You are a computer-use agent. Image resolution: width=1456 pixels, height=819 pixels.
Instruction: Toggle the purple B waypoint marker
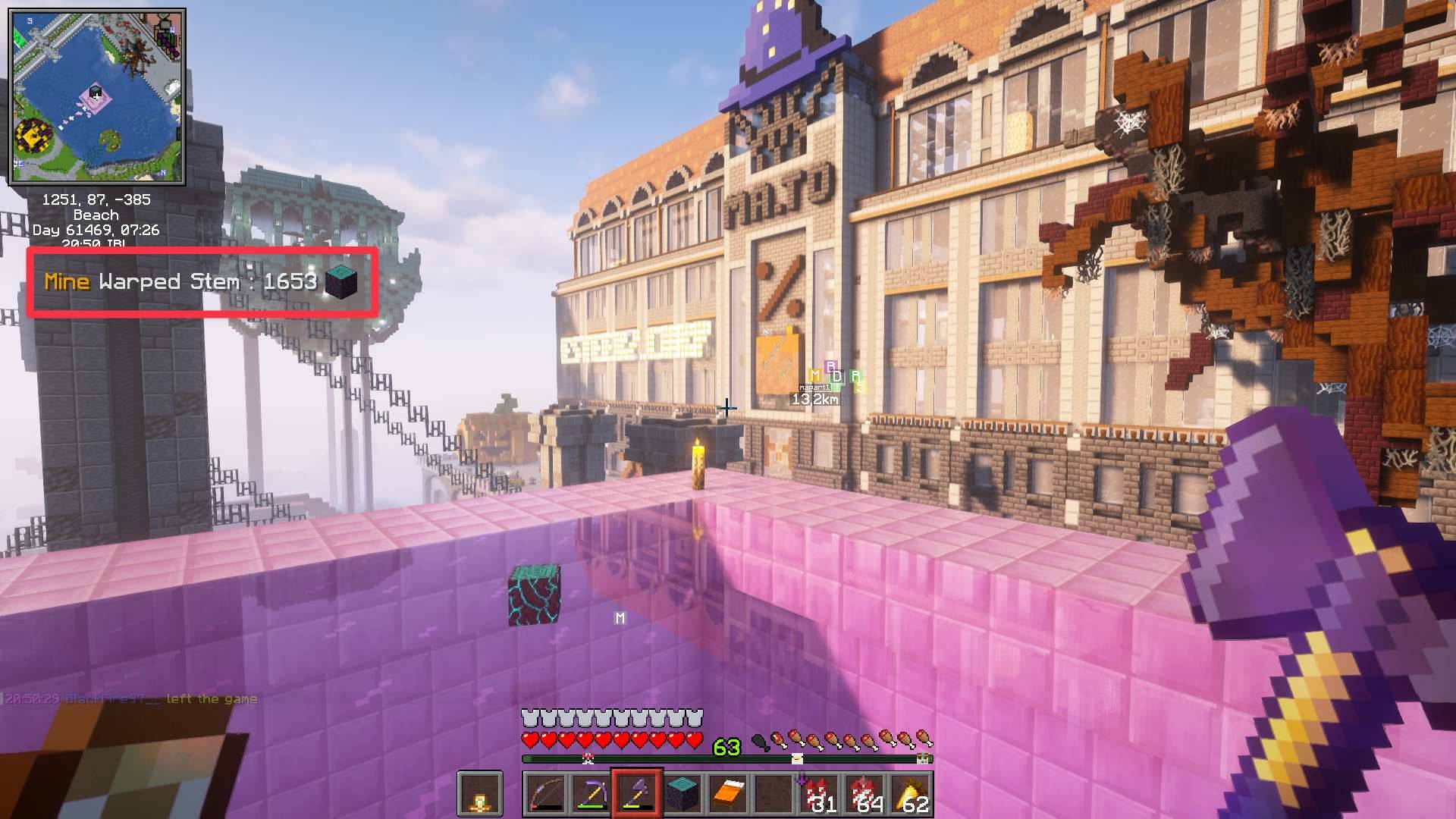[x=831, y=366]
